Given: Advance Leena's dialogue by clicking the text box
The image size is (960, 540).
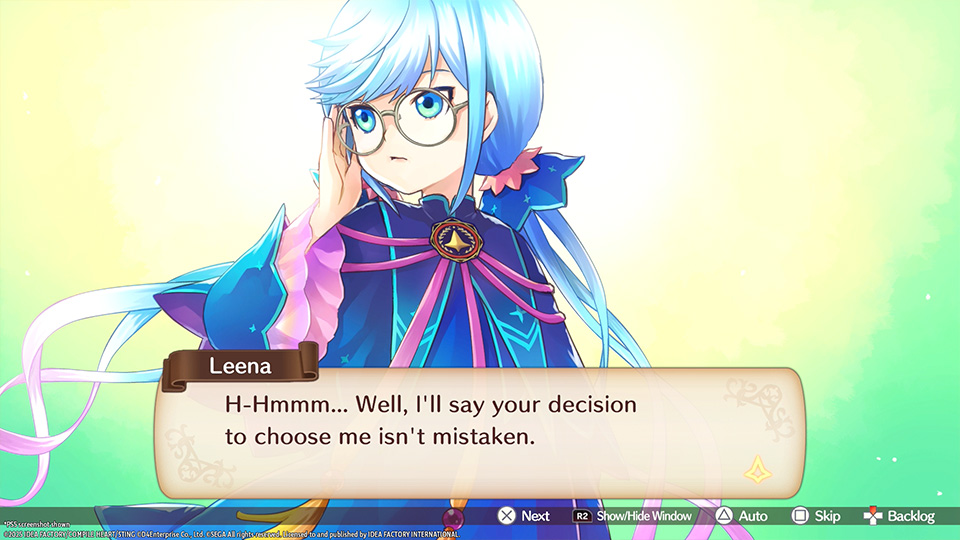Looking at the screenshot, I should (478, 430).
